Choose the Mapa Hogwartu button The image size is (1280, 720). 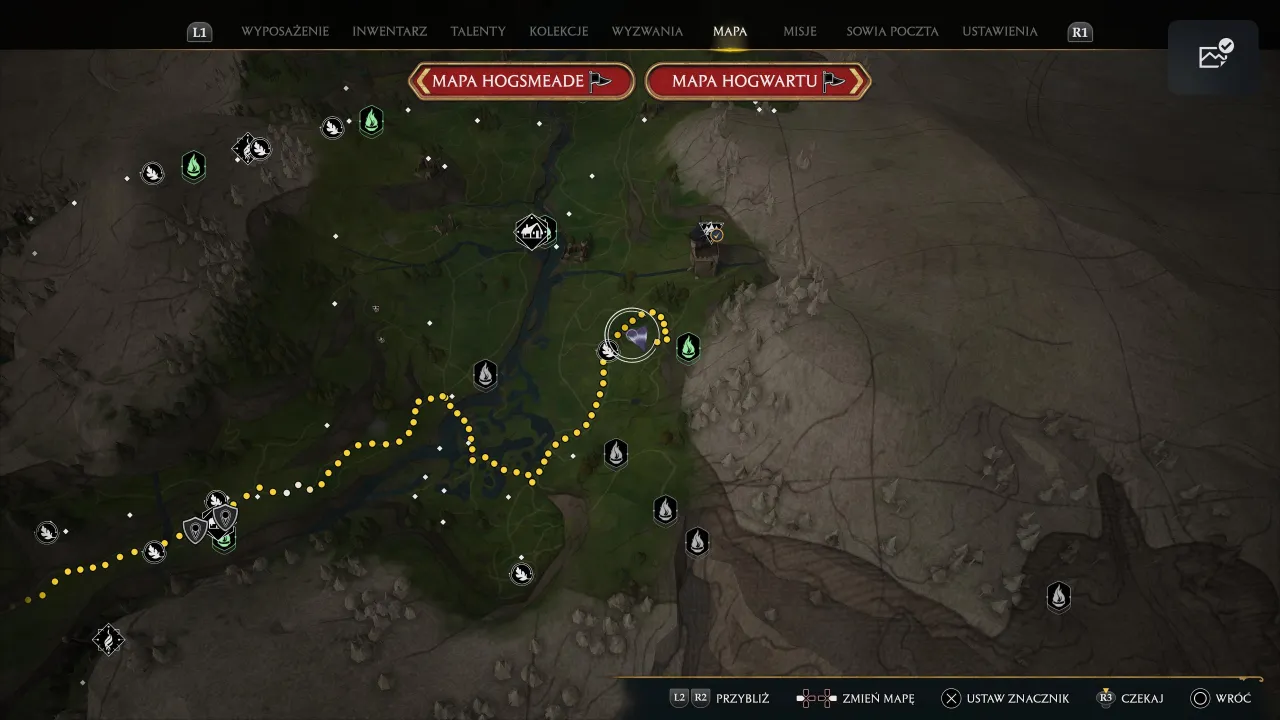pos(758,81)
